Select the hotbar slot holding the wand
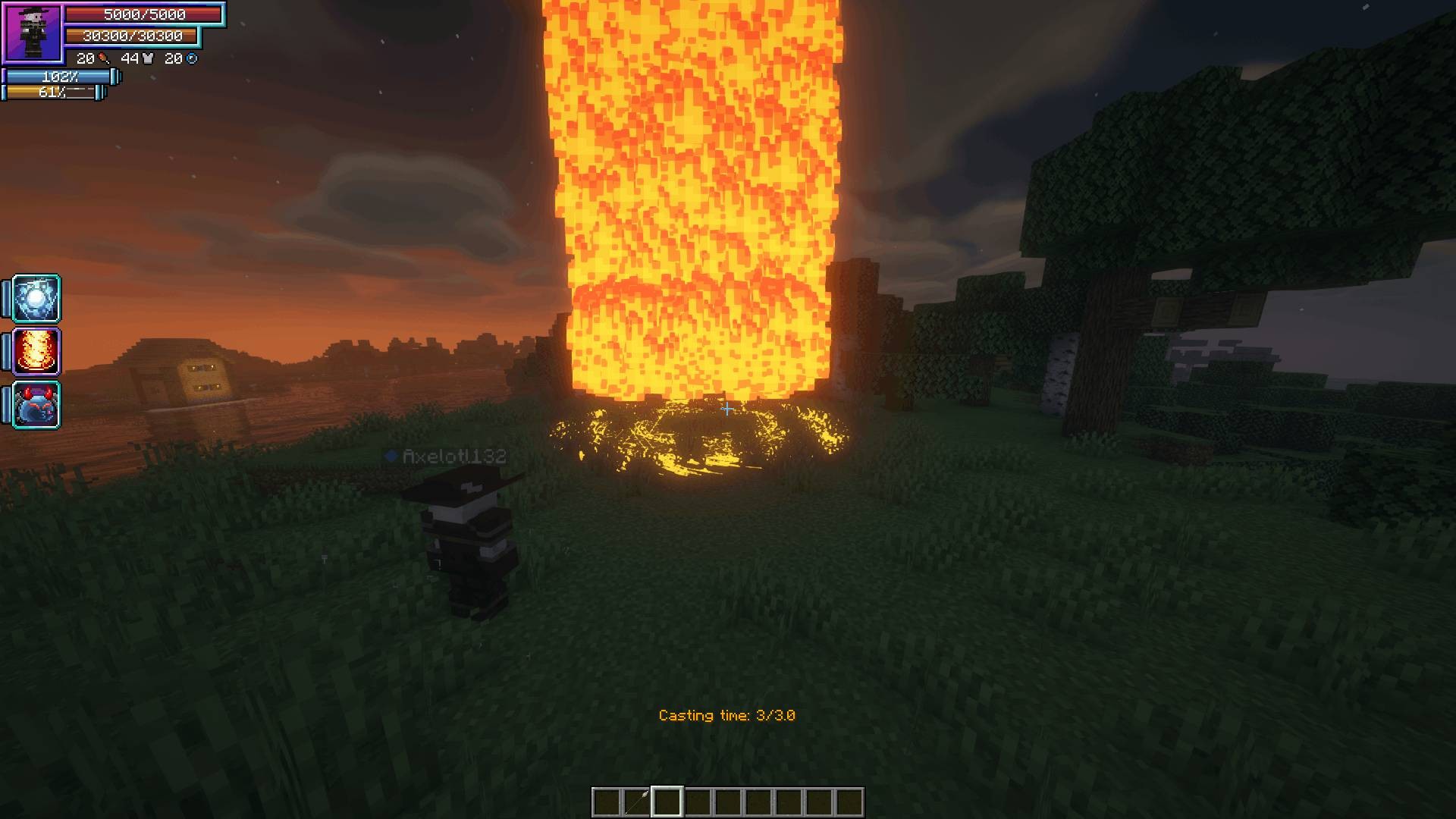1456x819 pixels. [x=637, y=802]
